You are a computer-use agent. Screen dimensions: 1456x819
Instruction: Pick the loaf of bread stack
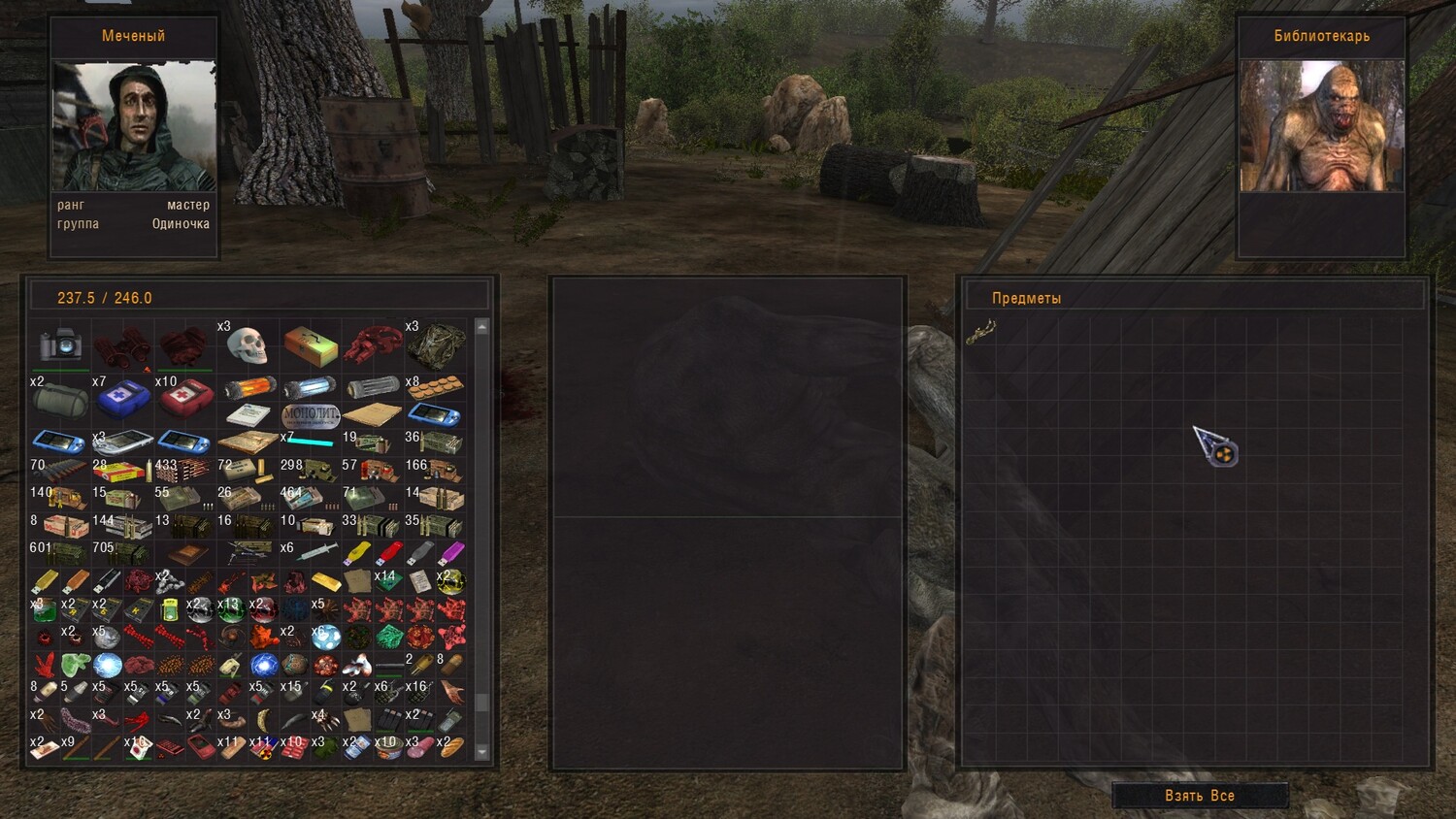tap(451, 747)
